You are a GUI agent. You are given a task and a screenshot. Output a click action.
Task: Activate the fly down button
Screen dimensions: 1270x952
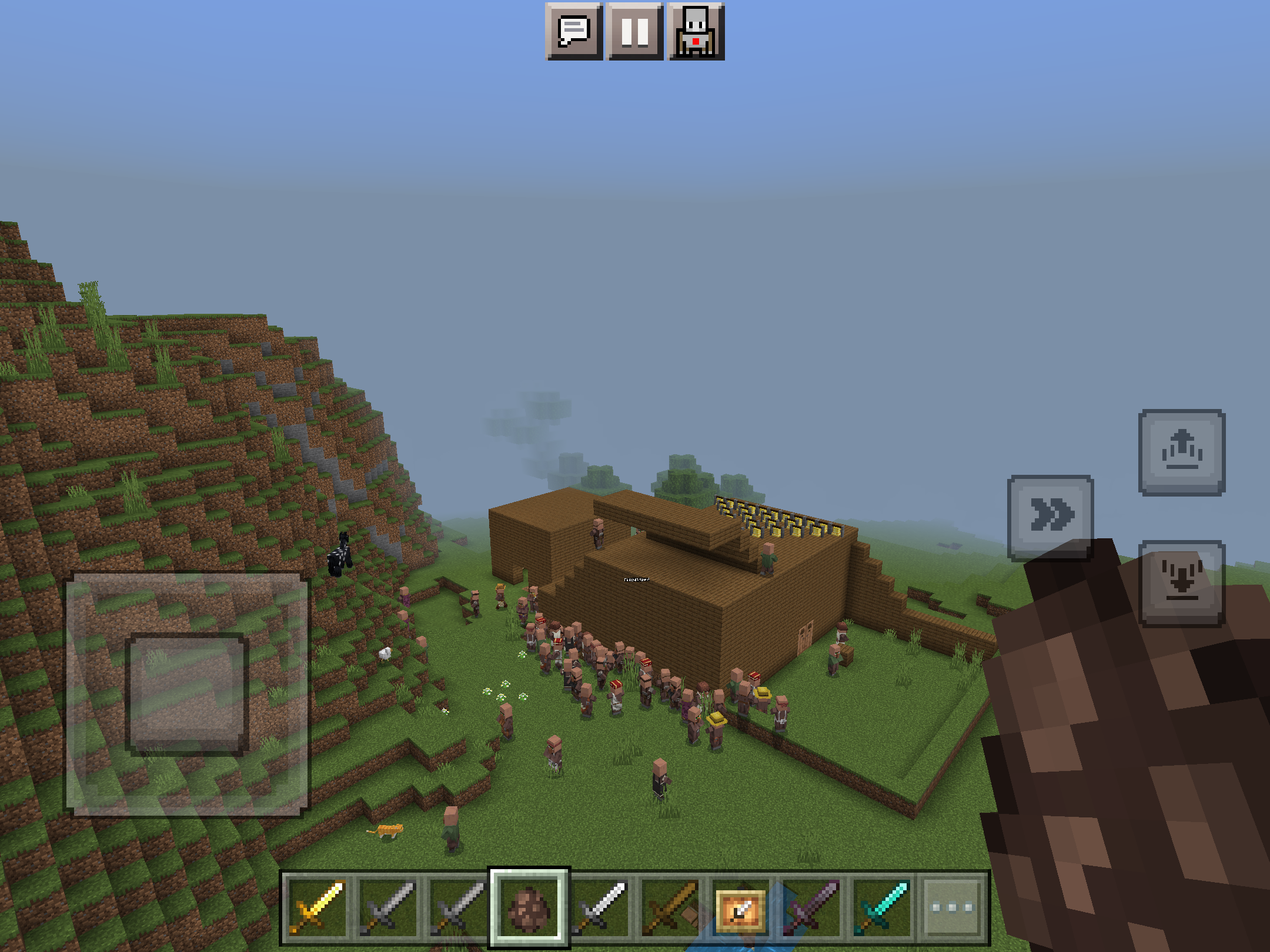click(1182, 583)
